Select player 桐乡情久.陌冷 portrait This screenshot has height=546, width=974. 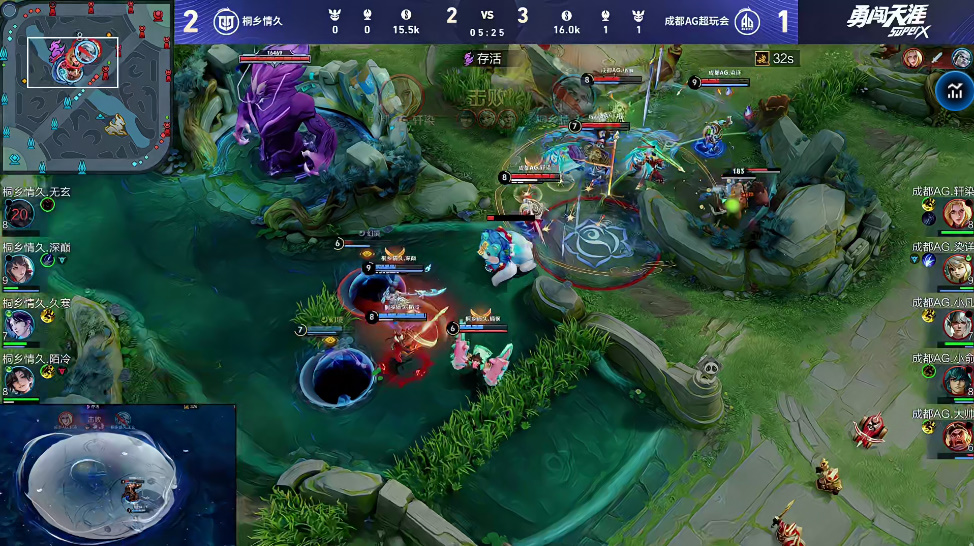19,380
